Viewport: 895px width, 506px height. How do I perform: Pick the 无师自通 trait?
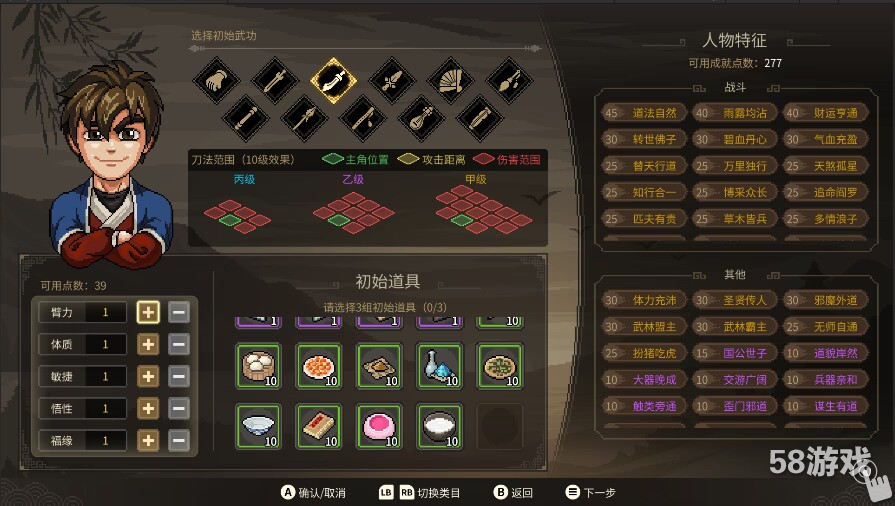click(824, 327)
